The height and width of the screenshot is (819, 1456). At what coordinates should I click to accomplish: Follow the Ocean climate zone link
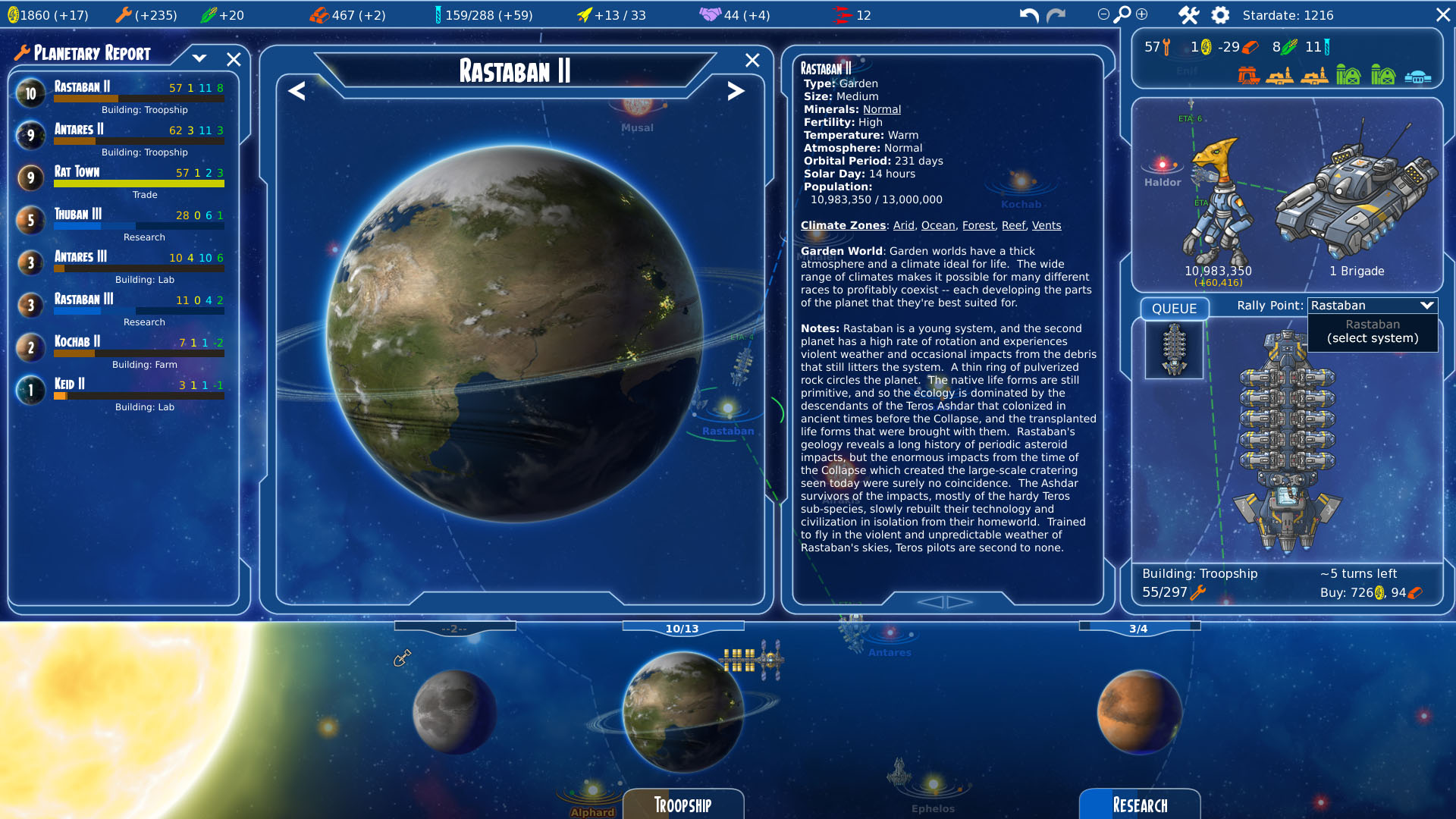[938, 225]
